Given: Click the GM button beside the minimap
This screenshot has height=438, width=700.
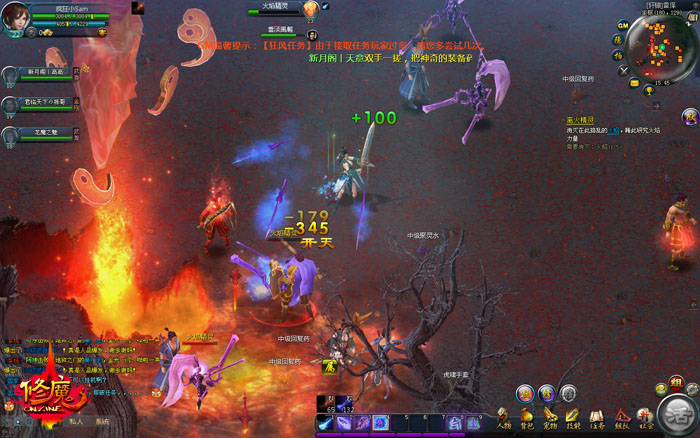Looking at the screenshot, I should [x=621, y=24].
